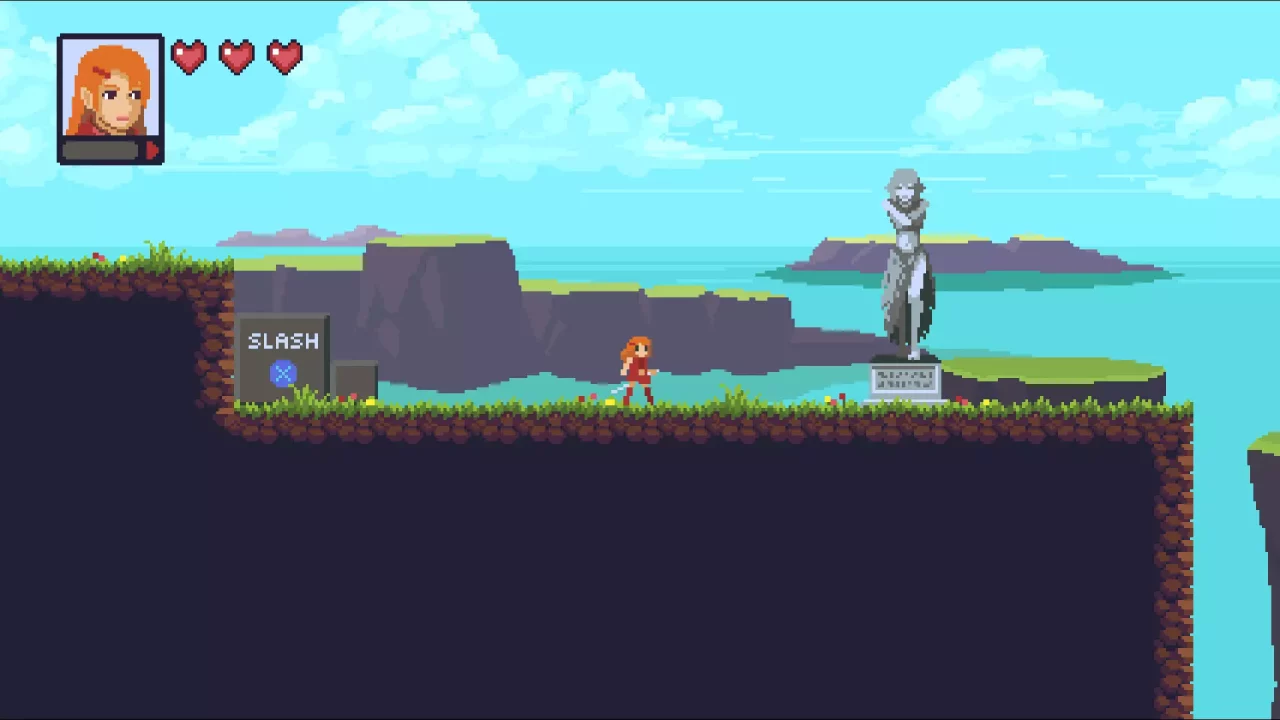Select the first heart icon
The height and width of the screenshot is (720, 1280).
pos(189,56)
